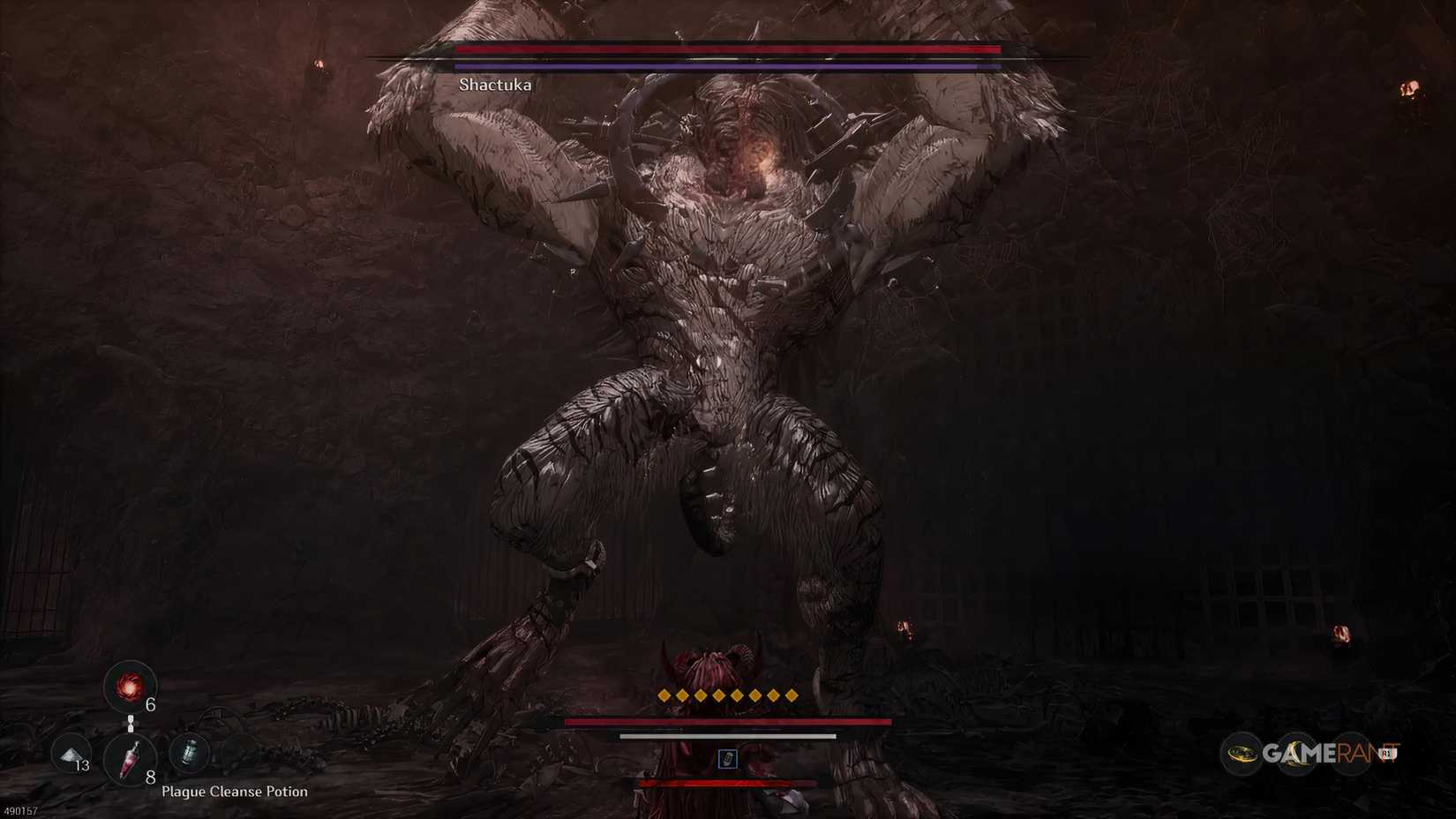Expand the soul orb count showing 6

(150, 705)
